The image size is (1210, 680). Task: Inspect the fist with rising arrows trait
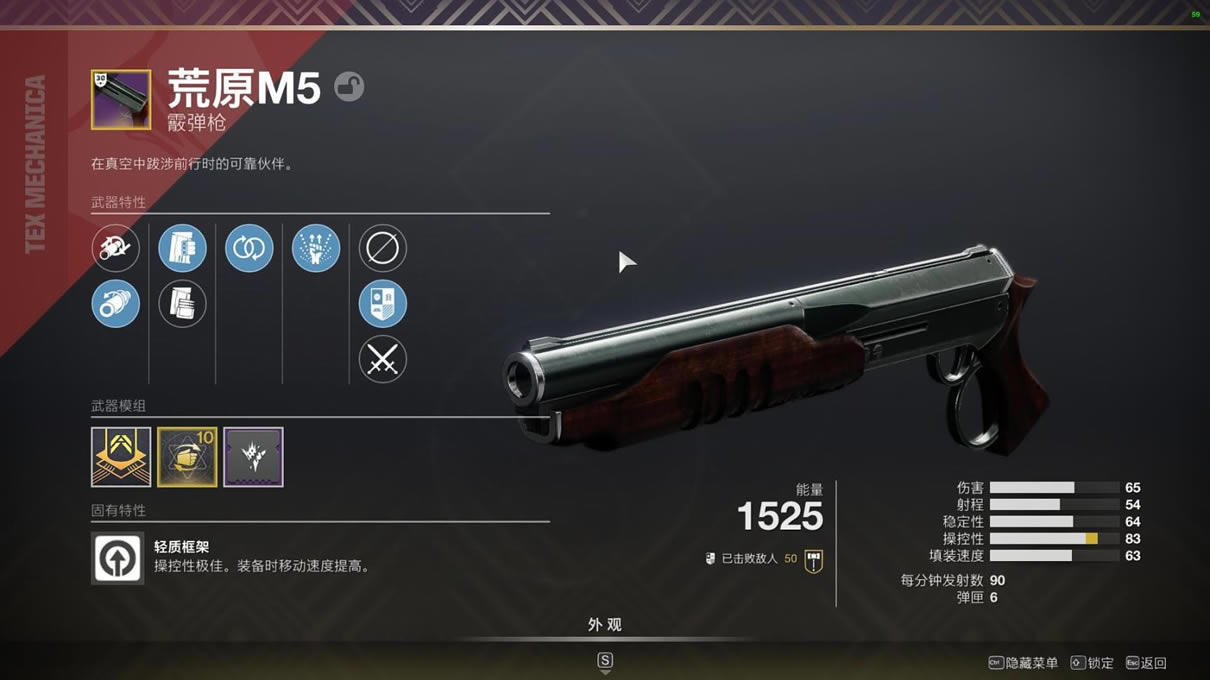316,248
